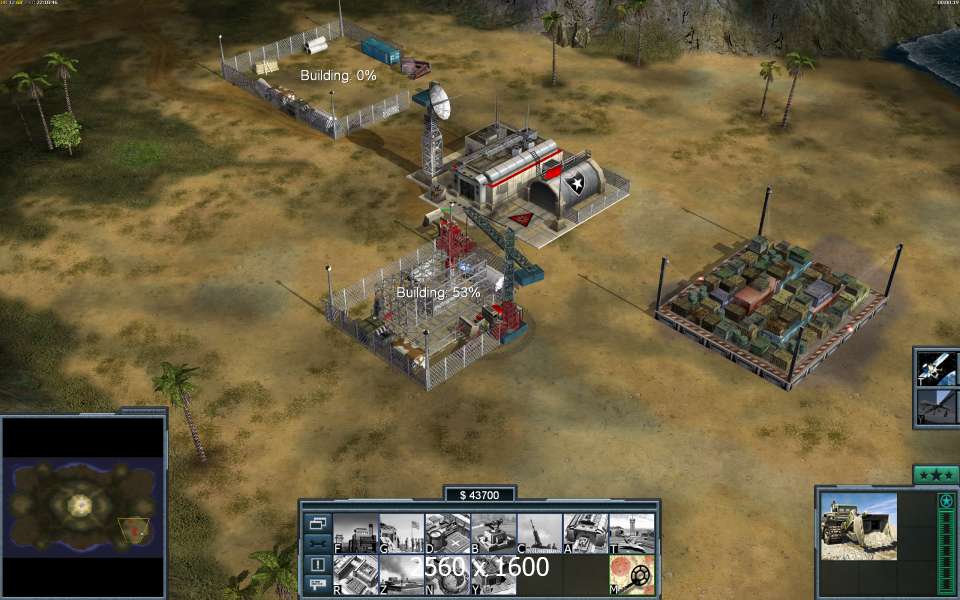Click the overlapping windows button on command bar
The height and width of the screenshot is (600, 960).
click(317, 523)
